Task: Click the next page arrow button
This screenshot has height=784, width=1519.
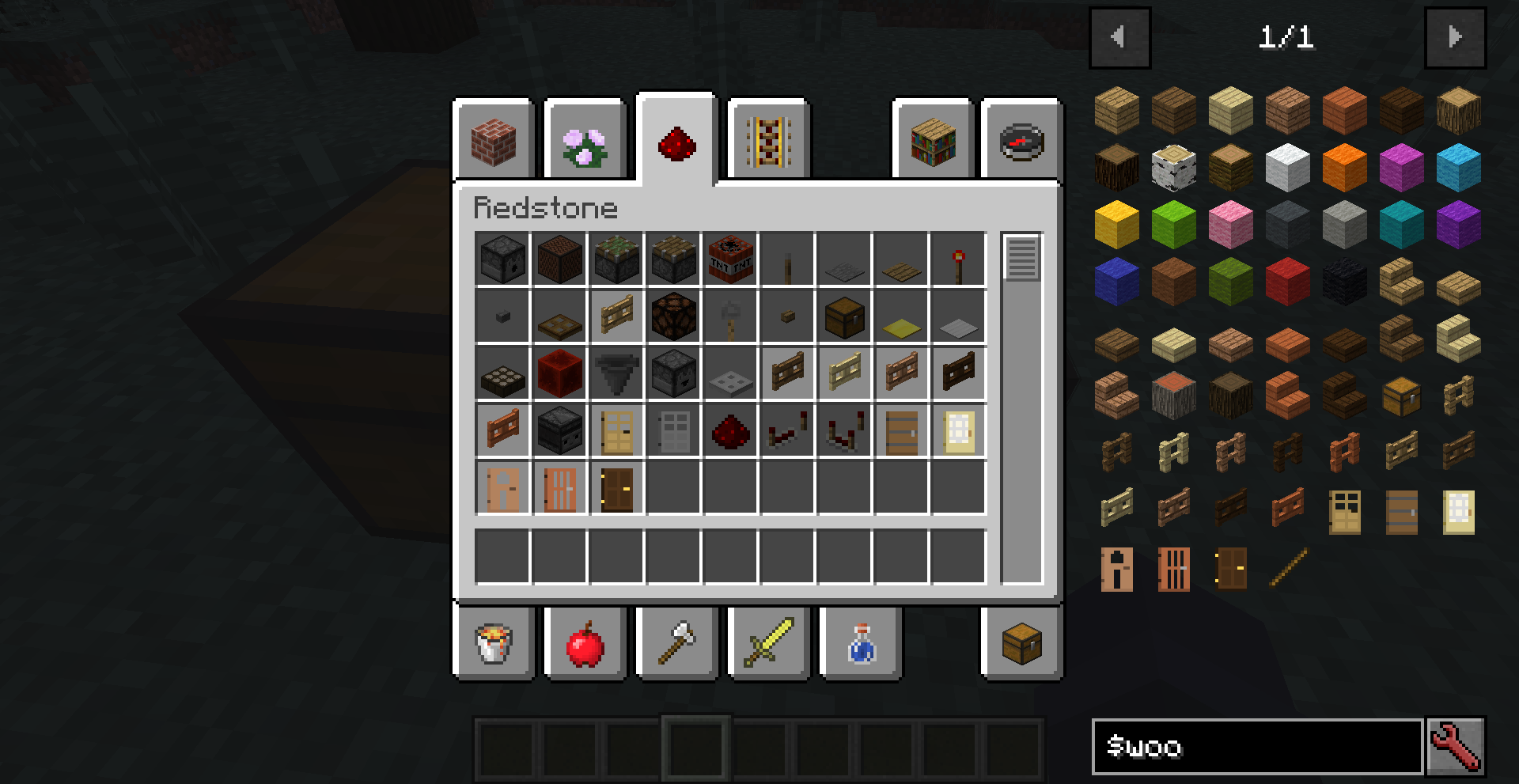Action: point(1456,37)
